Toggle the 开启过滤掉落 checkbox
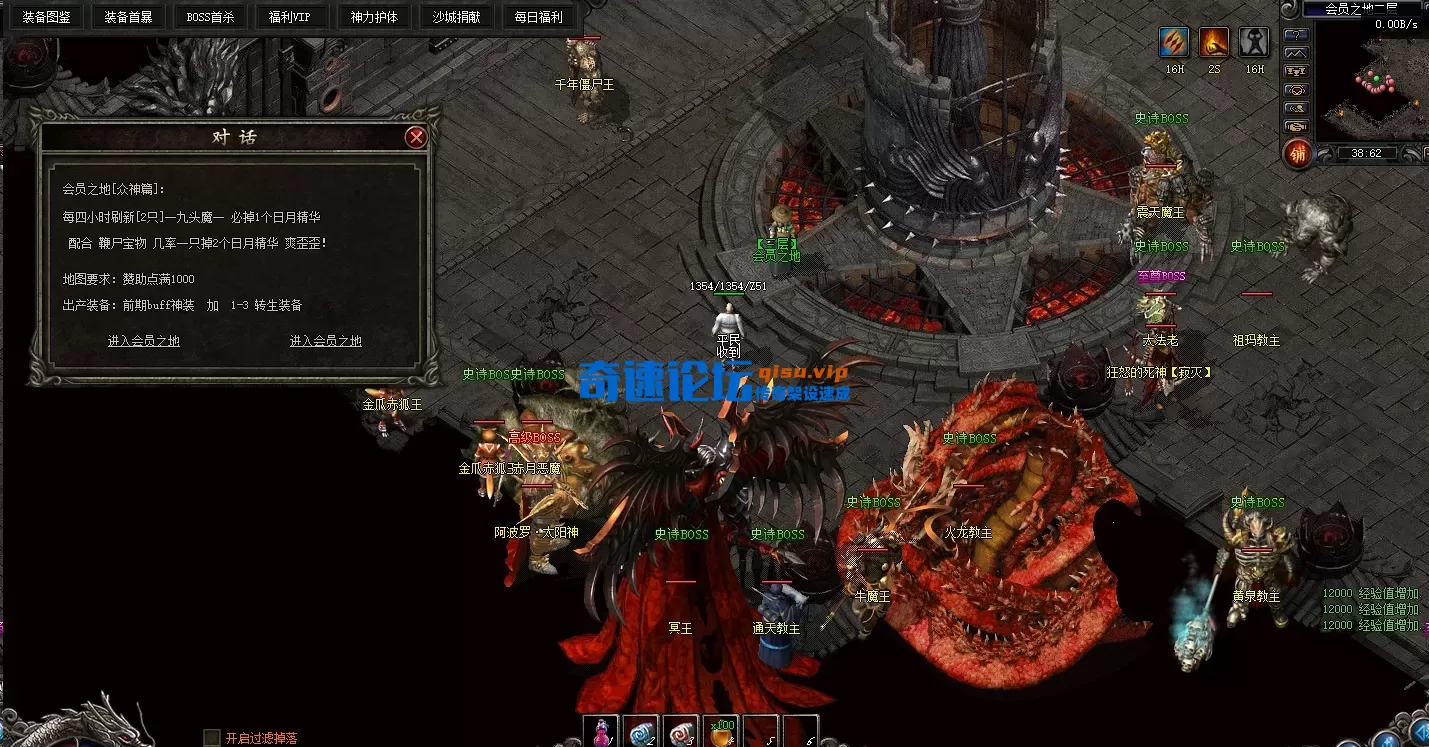Image resolution: width=1429 pixels, height=747 pixels. point(212,738)
